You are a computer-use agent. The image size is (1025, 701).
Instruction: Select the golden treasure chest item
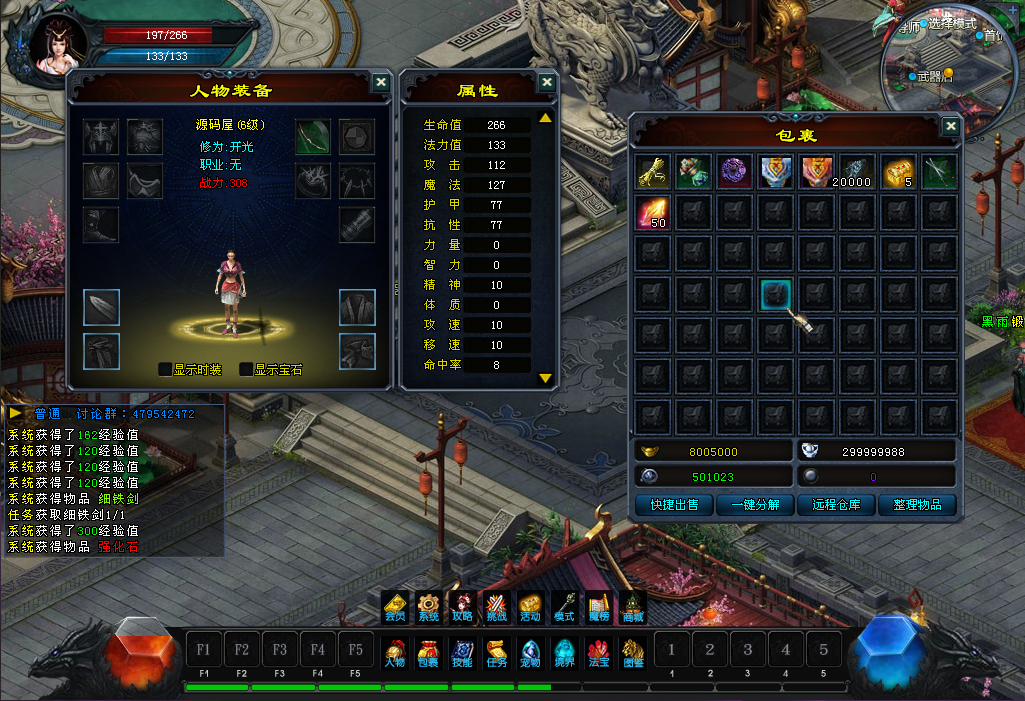(x=900, y=171)
